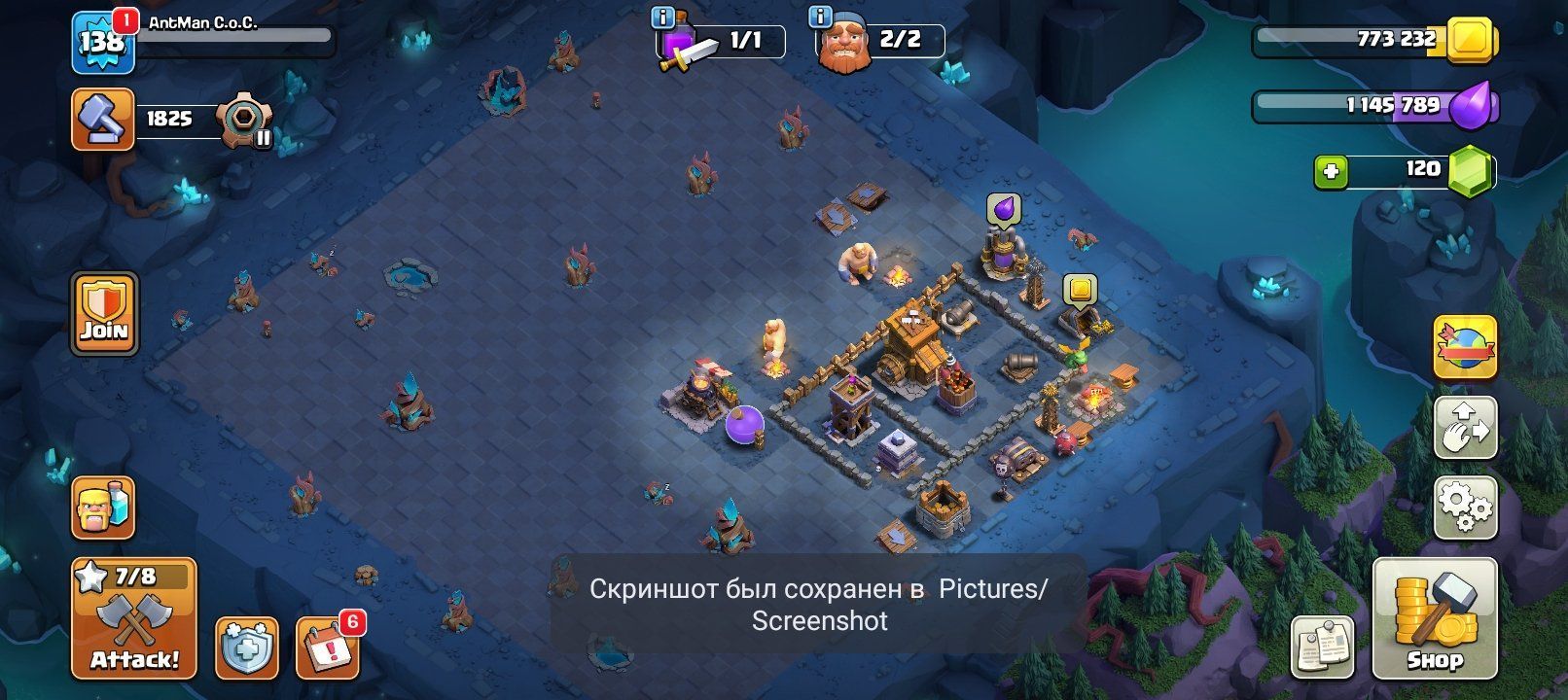Show the Master Builder info
Screen dimensions: 1568x700
tap(820, 17)
